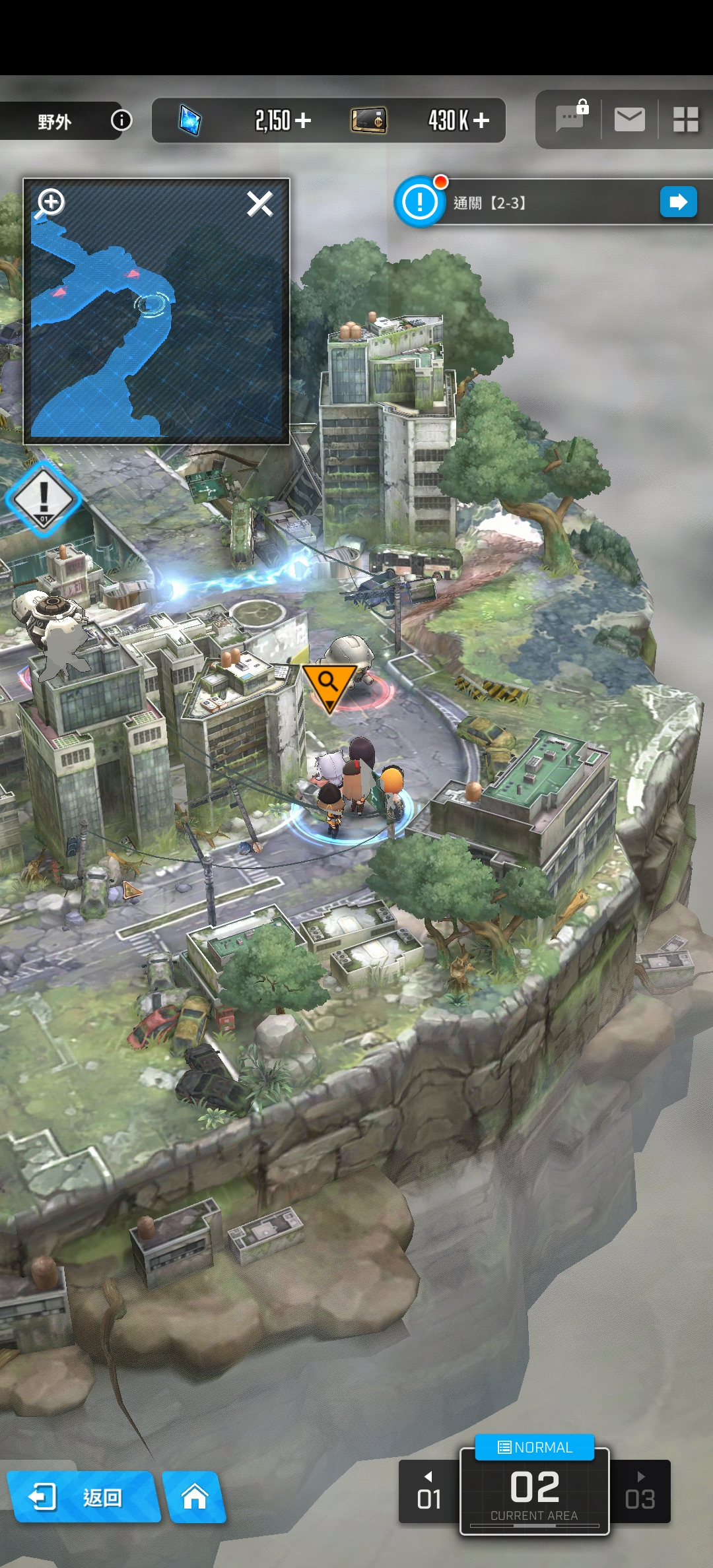Open the locked chat icon
This screenshot has width=713, height=1568.
(570, 119)
